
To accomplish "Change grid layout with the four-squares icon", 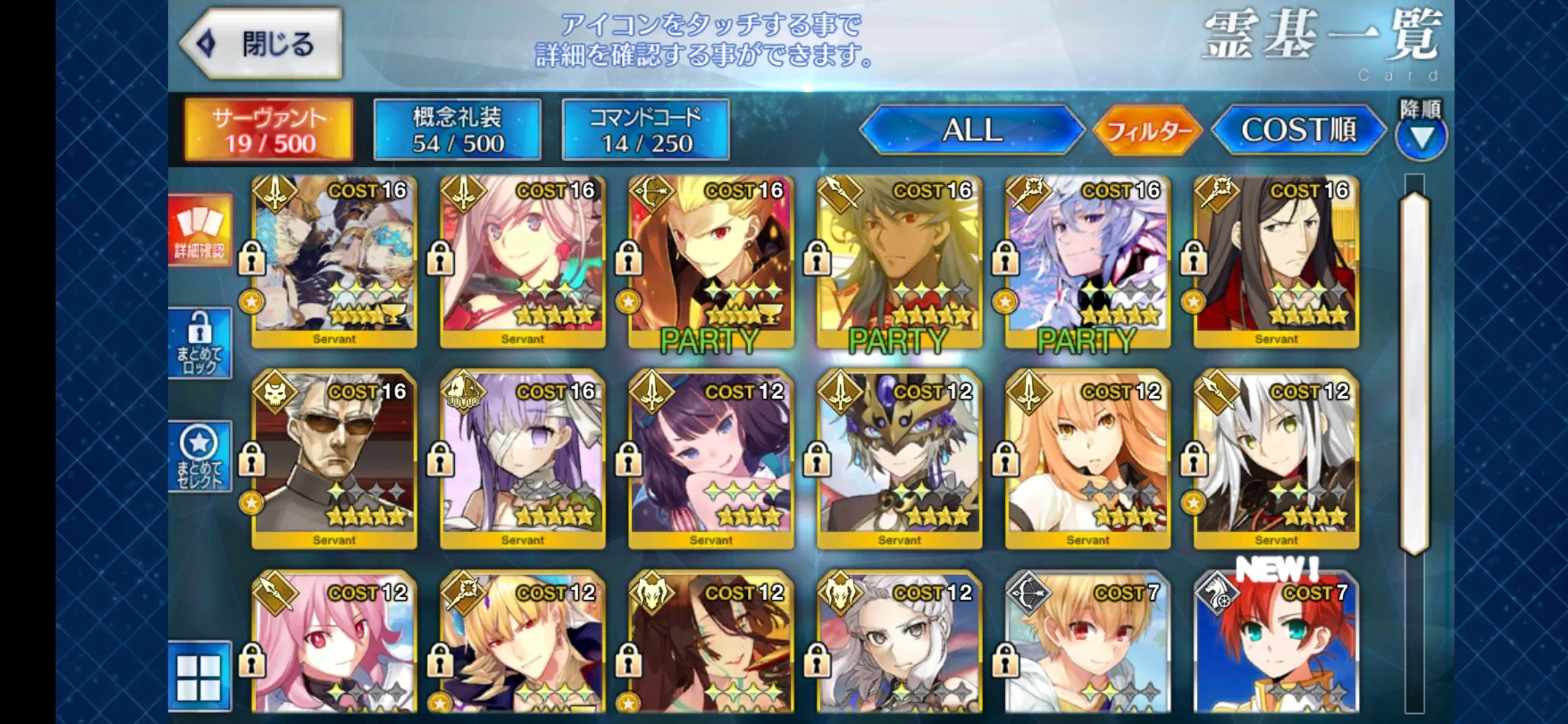I will point(199,676).
